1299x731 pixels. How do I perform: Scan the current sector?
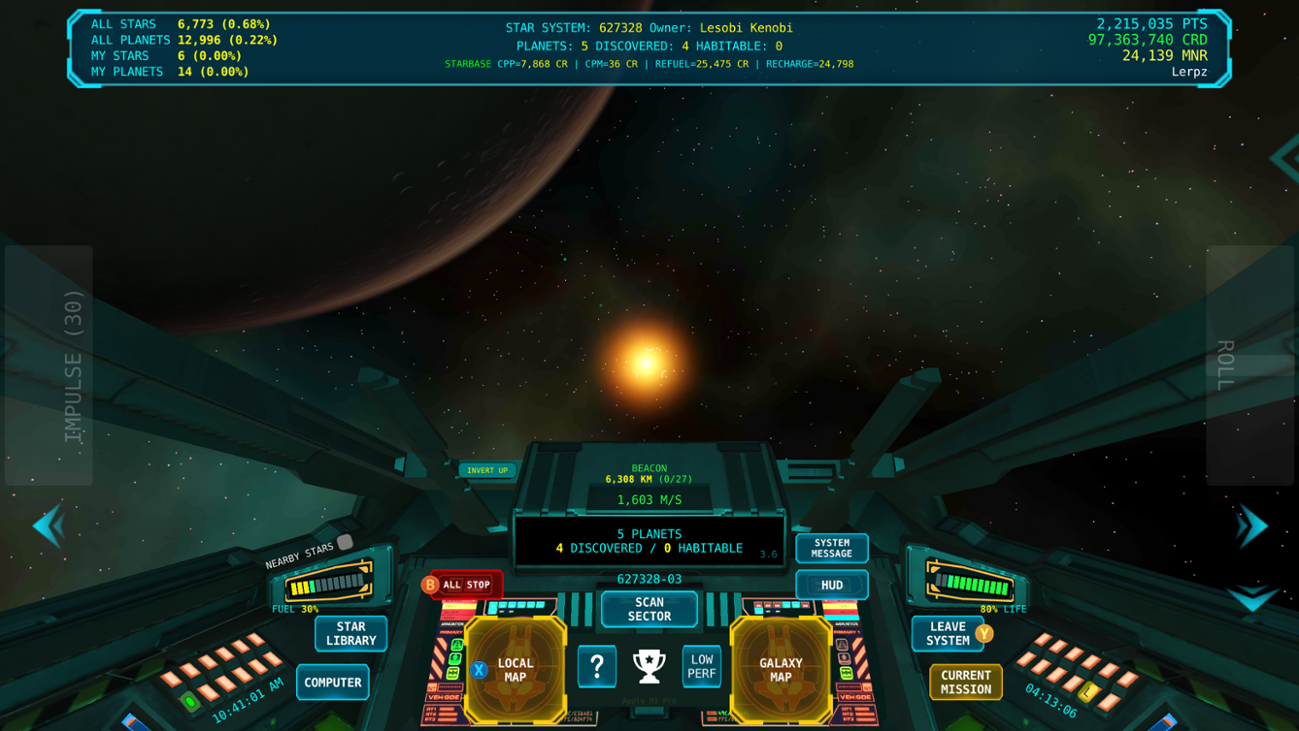648,609
